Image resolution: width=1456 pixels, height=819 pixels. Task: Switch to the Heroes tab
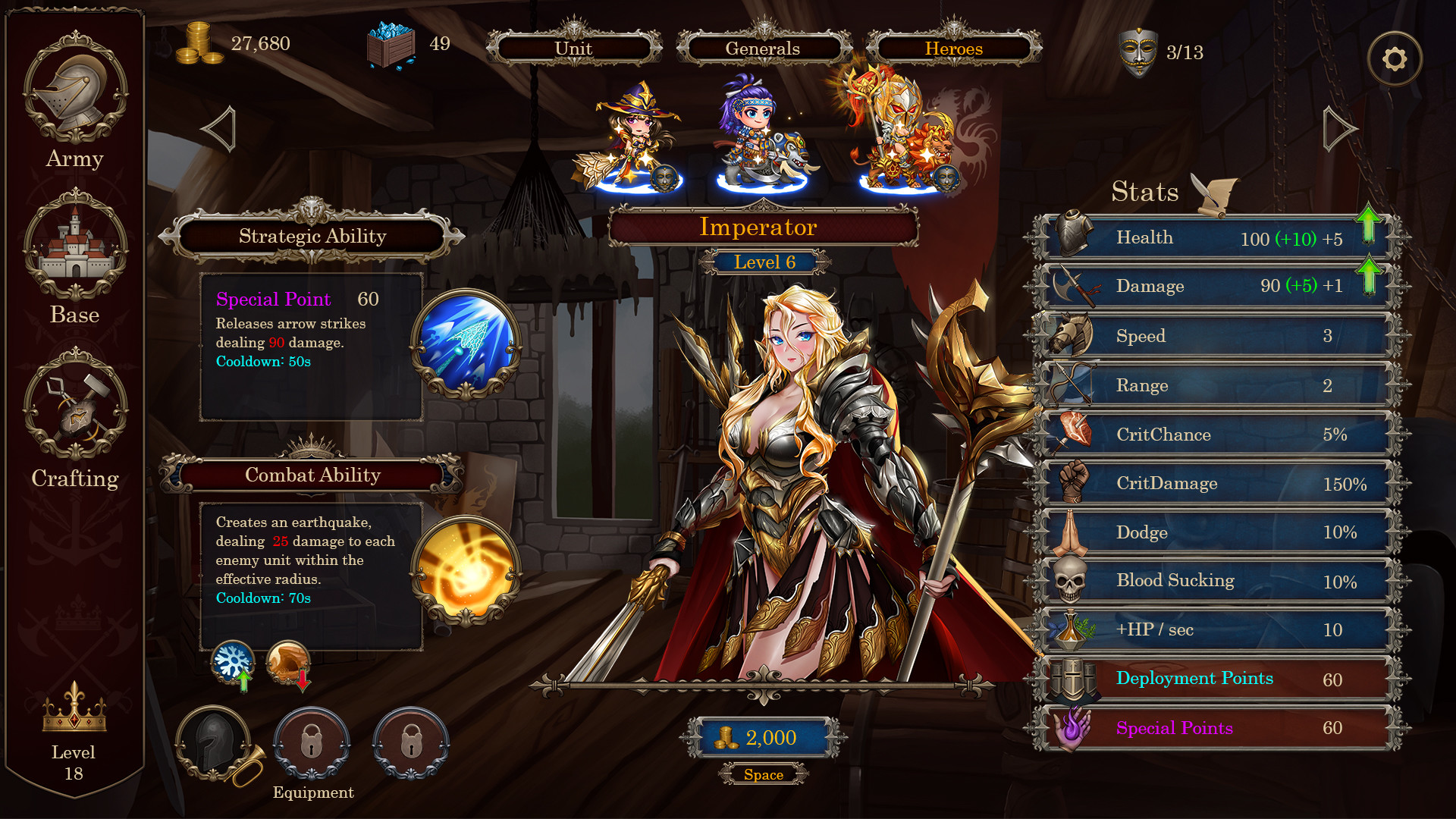(952, 48)
